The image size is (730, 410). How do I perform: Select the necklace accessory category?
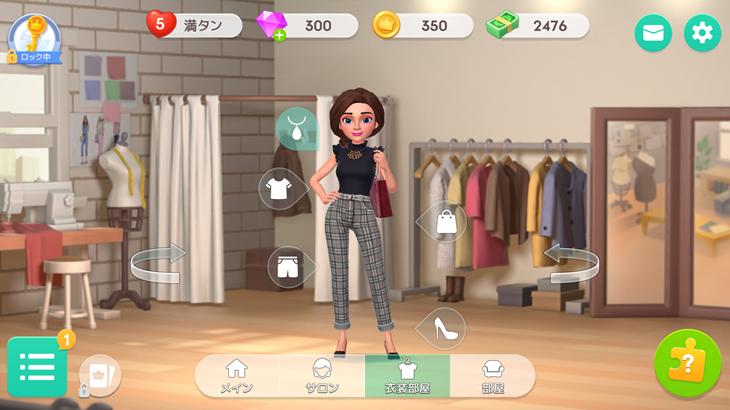point(297,127)
